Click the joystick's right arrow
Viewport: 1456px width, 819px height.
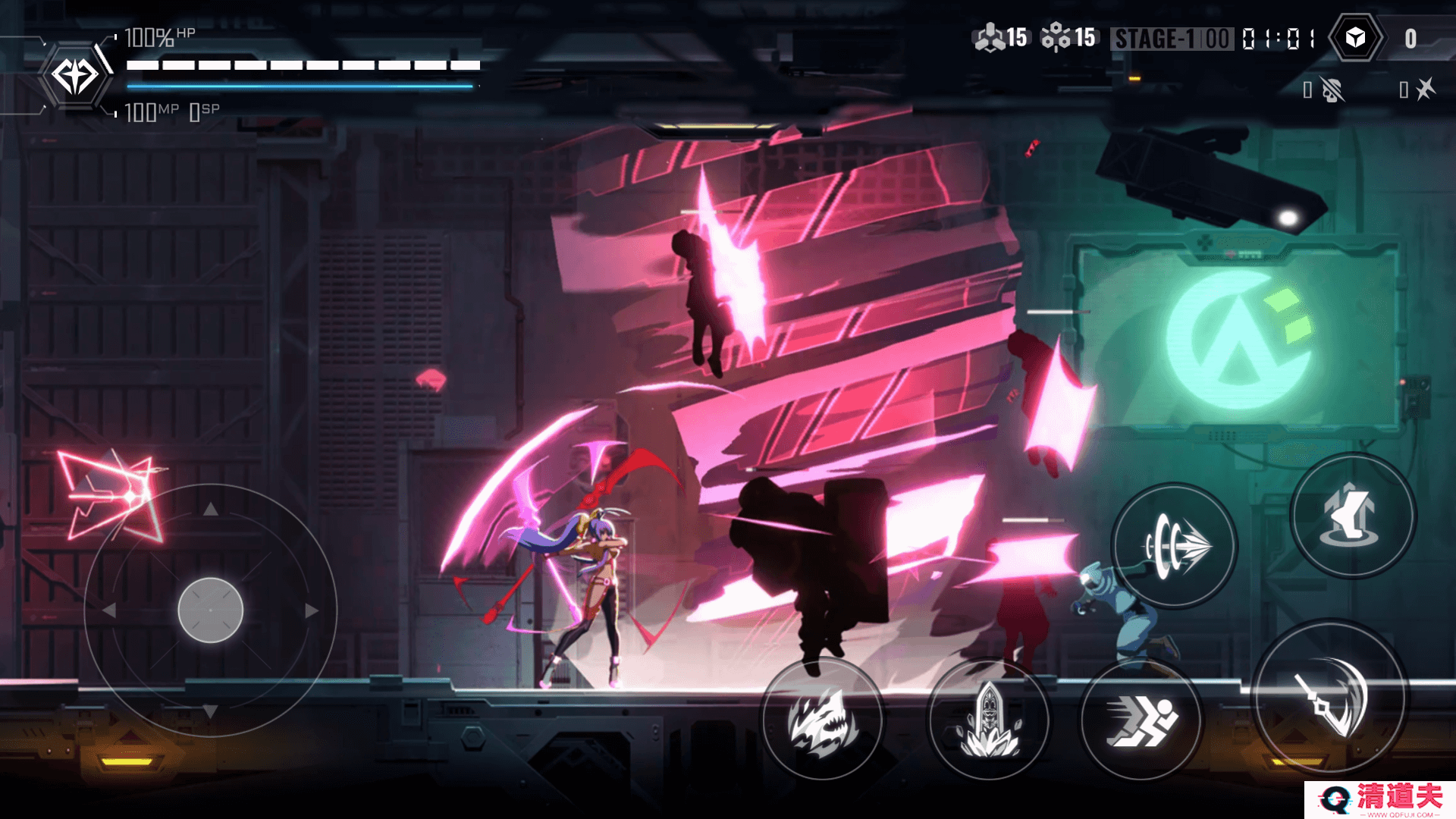312,610
